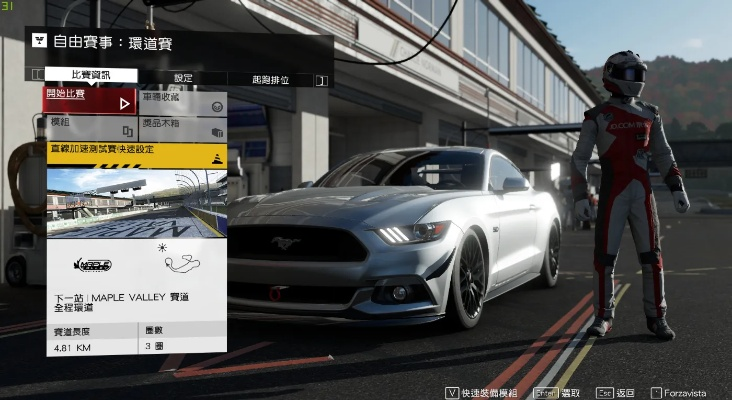This screenshot has height=400, width=732.
Task: Open the 模組 mods tile
Action: coord(88,127)
